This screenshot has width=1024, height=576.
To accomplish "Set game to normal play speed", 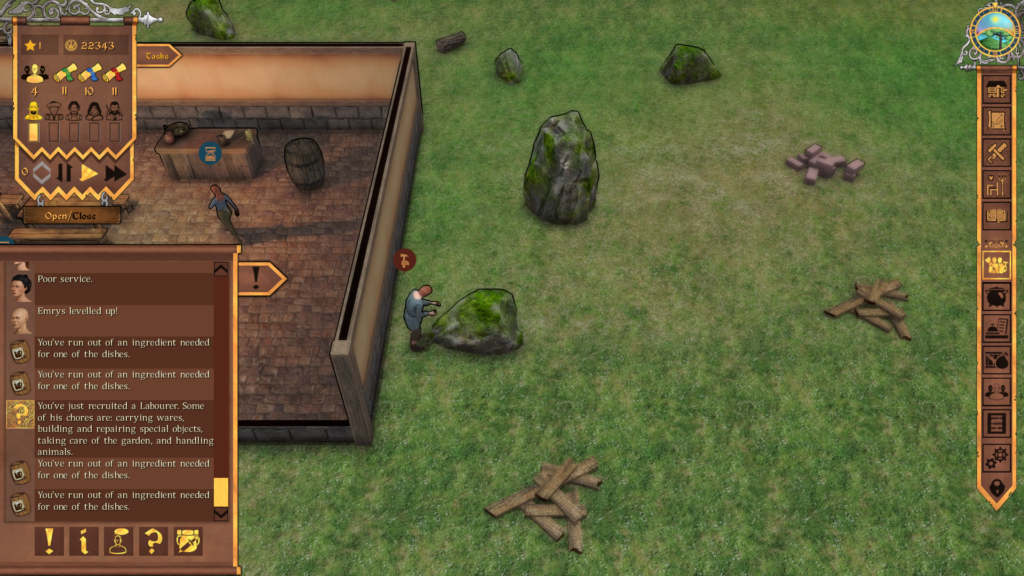I will pyautogui.click(x=89, y=173).
